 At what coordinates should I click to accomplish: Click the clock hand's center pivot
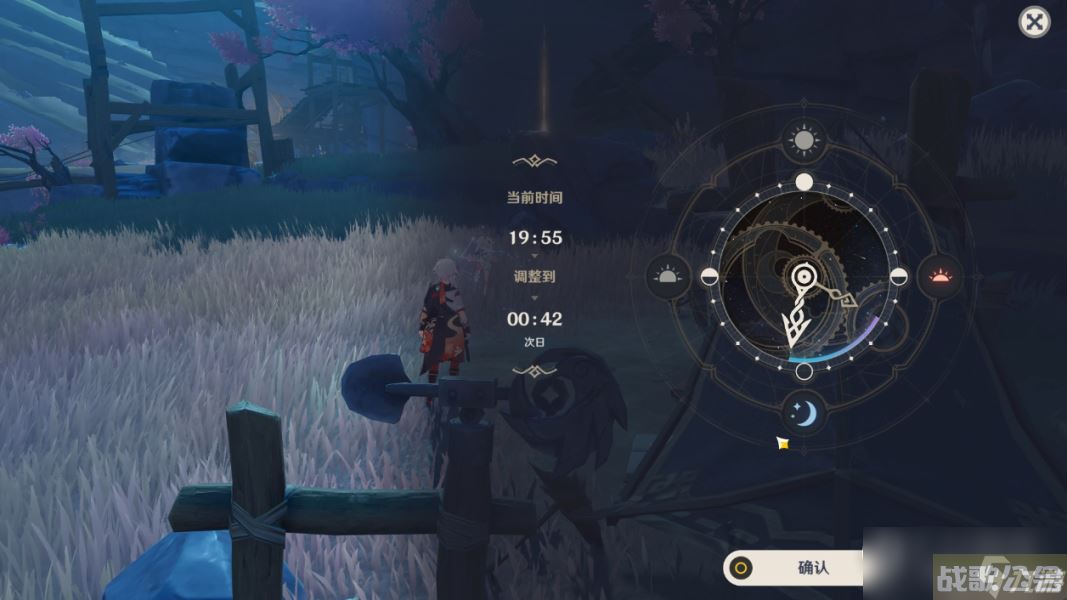[x=803, y=277]
